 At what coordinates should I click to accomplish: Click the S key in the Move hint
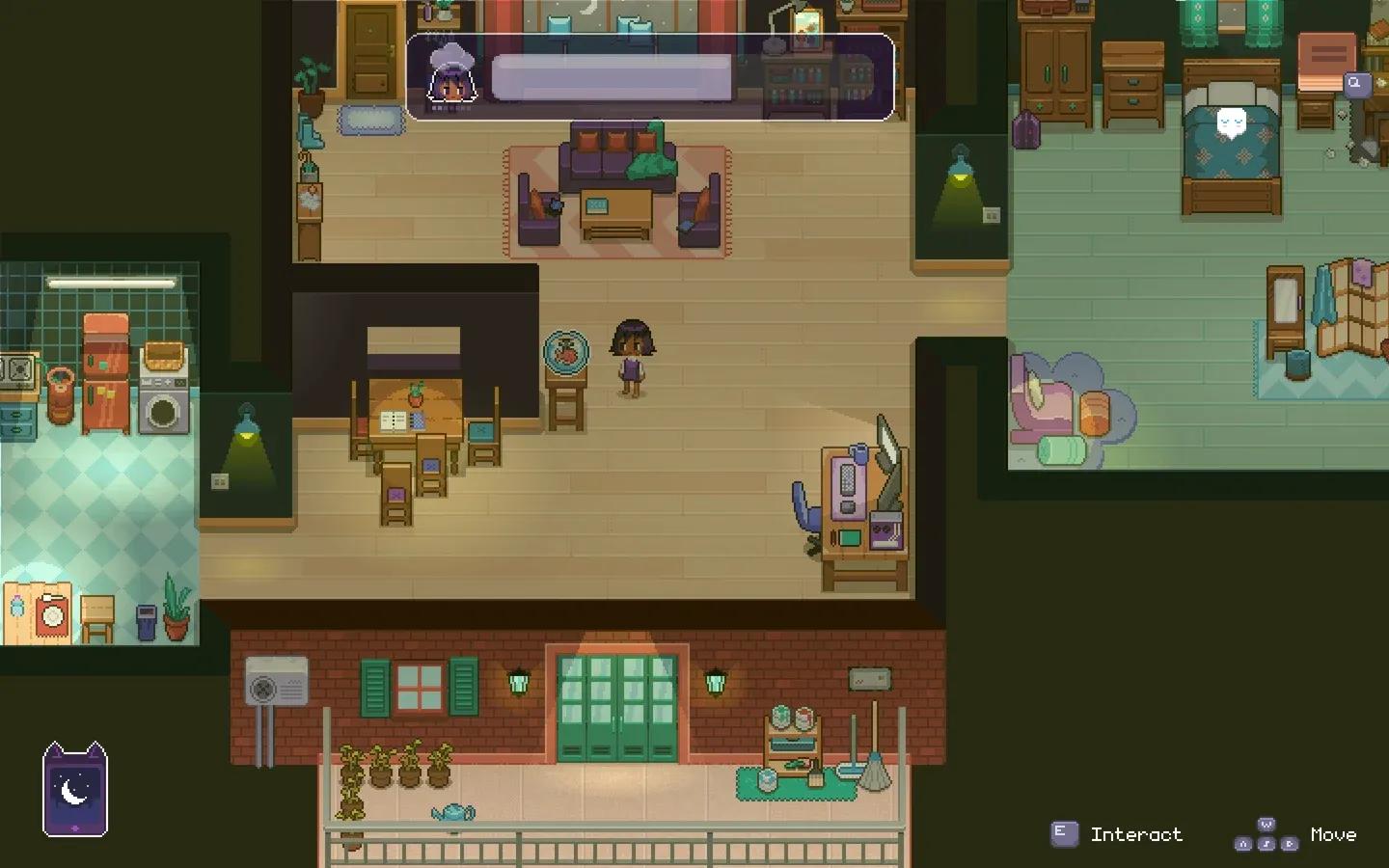pos(1266,844)
